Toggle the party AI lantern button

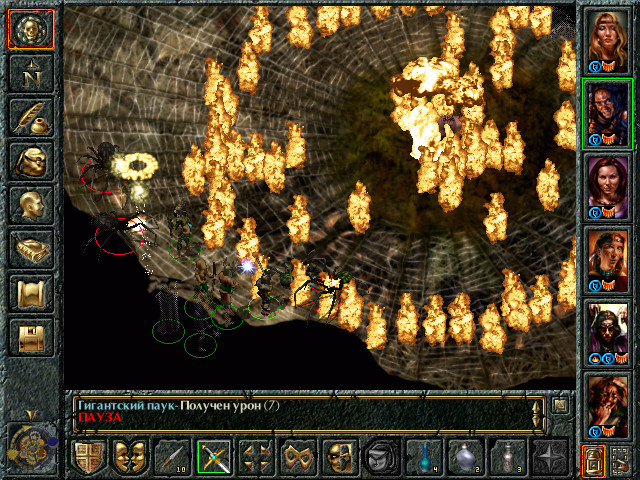[593, 461]
